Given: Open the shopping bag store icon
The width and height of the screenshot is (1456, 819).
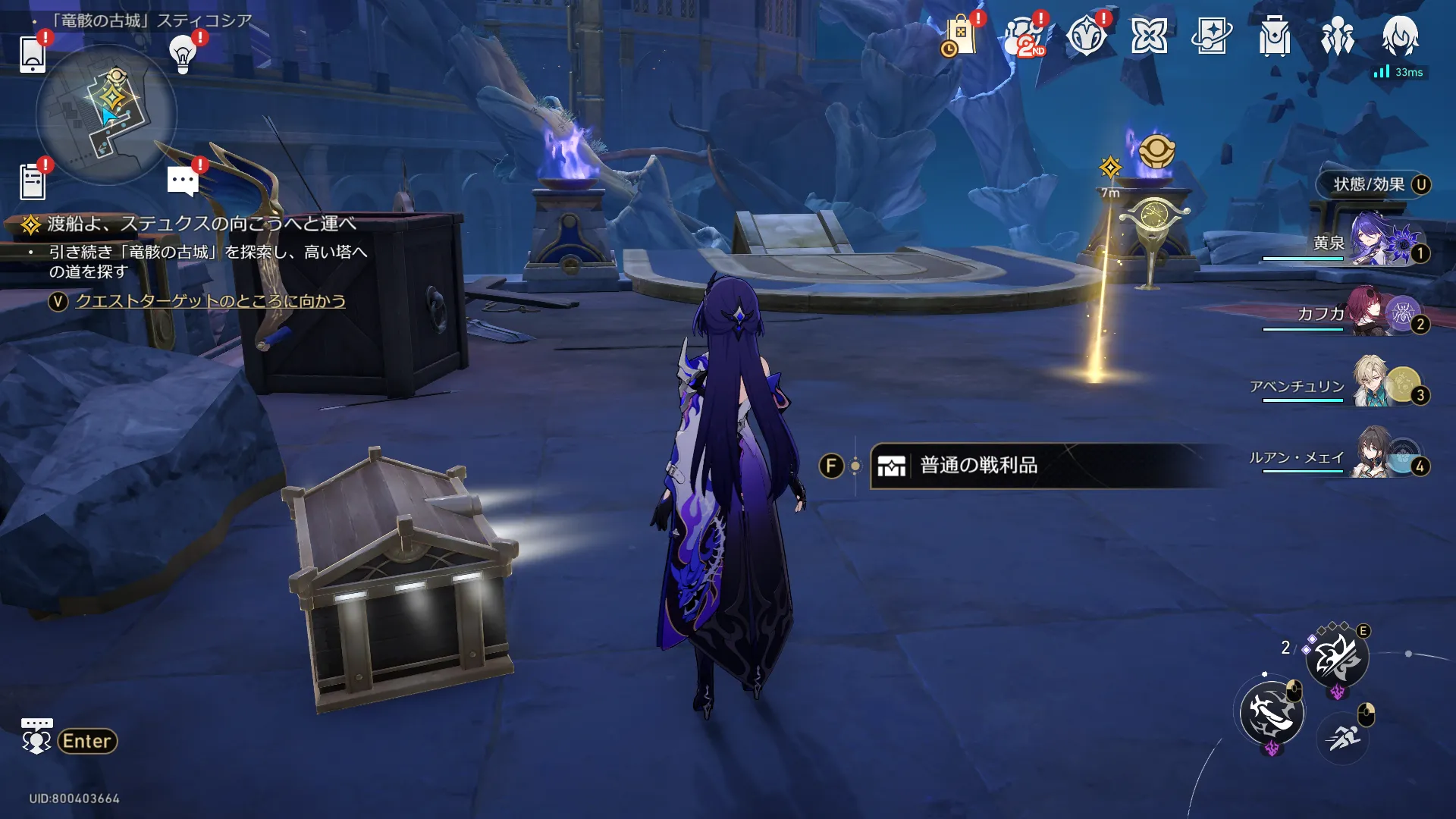Looking at the screenshot, I should 960,36.
